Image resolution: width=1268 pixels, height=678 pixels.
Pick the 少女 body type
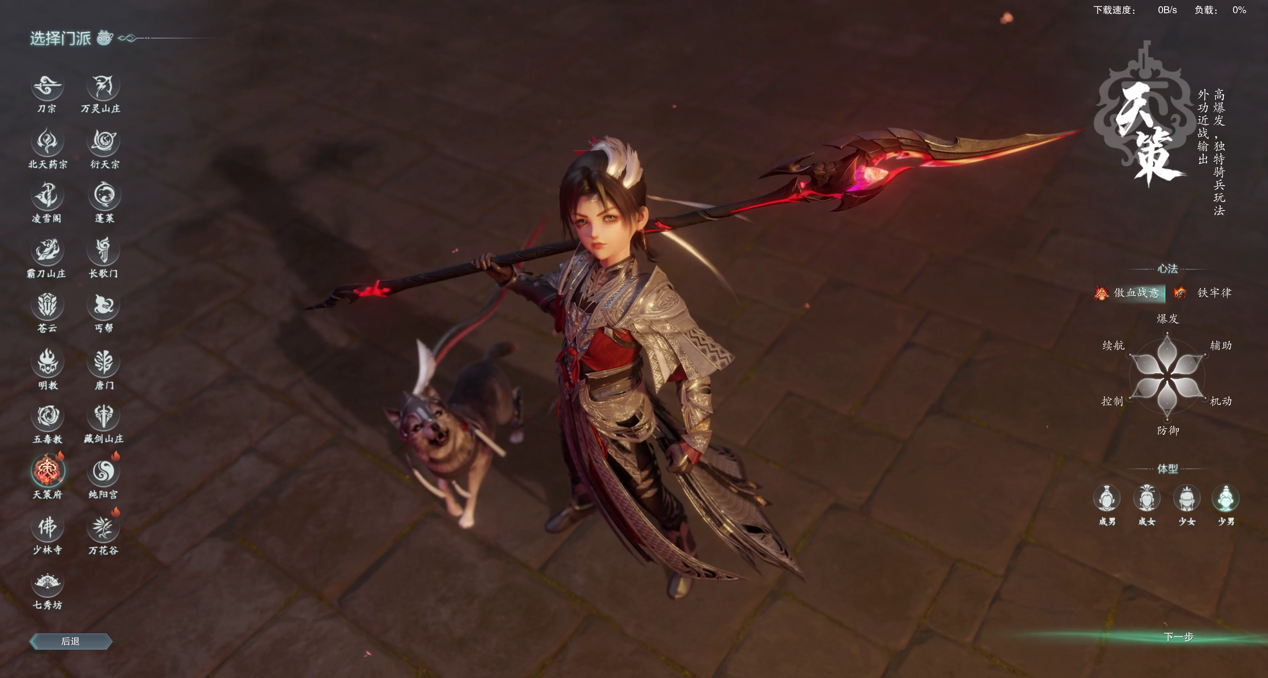[1186, 498]
